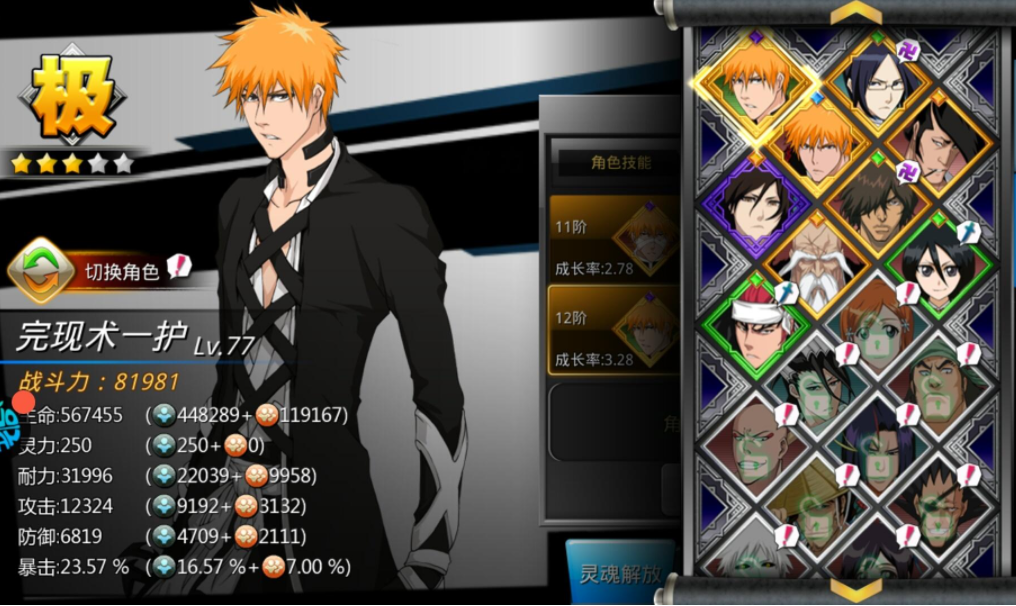The height and width of the screenshot is (606, 1016).
Task: Tap the 切换角色 switch character button
Action: (100, 270)
